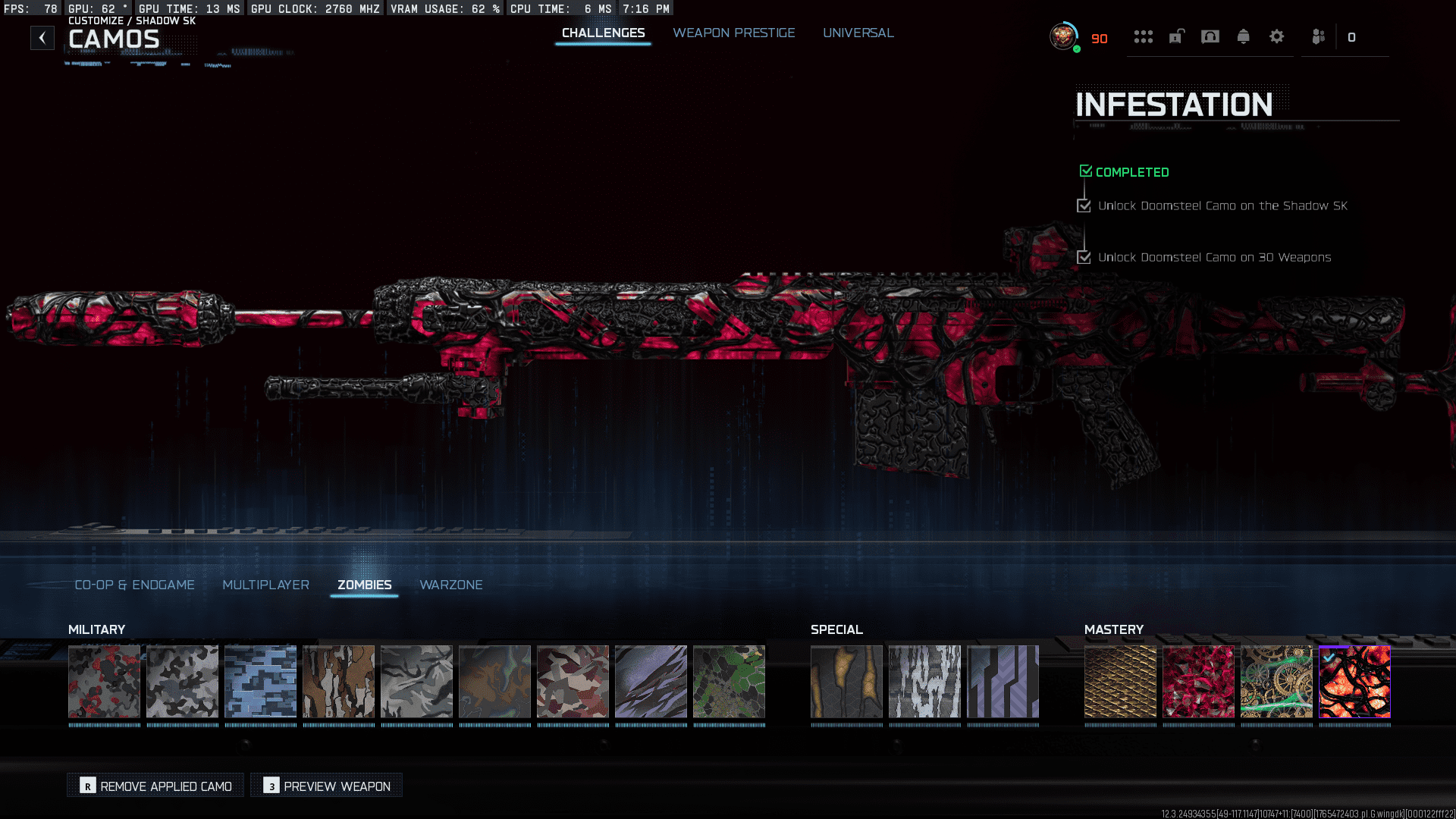Open the social apps grid icon
This screenshot has height=819, width=1456.
tap(1143, 36)
